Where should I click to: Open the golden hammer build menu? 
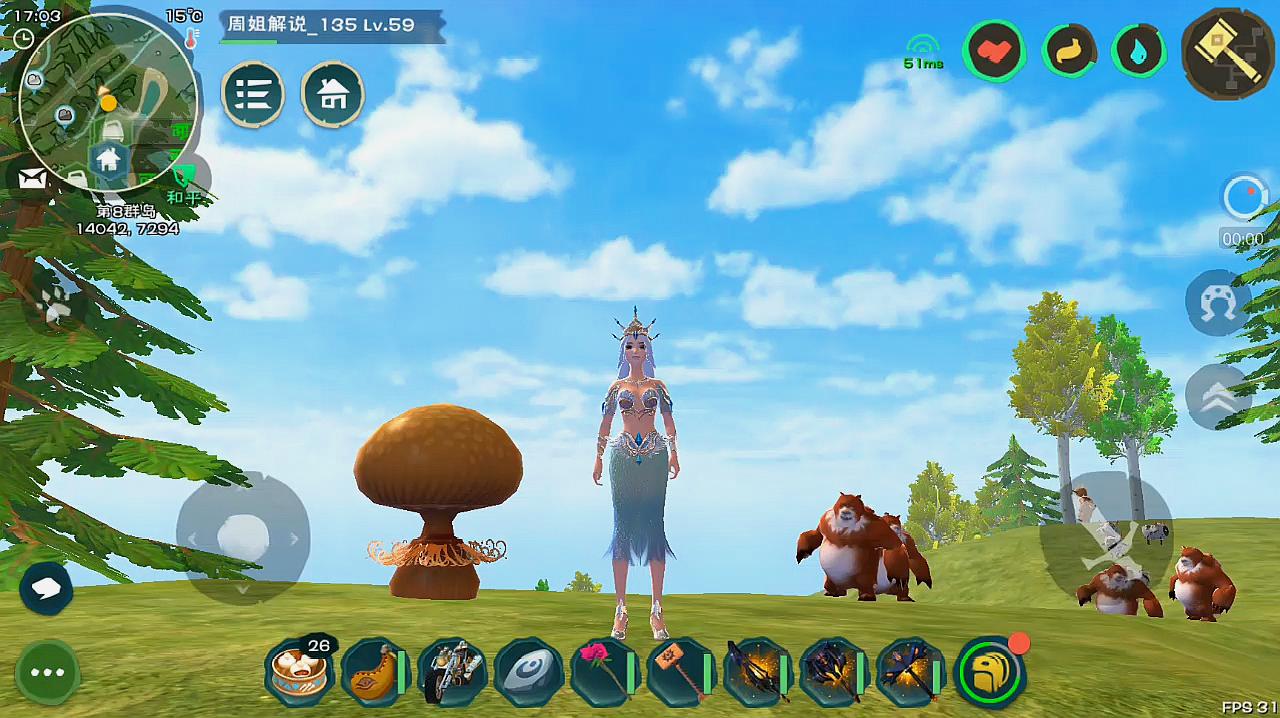coord(1228,51)
